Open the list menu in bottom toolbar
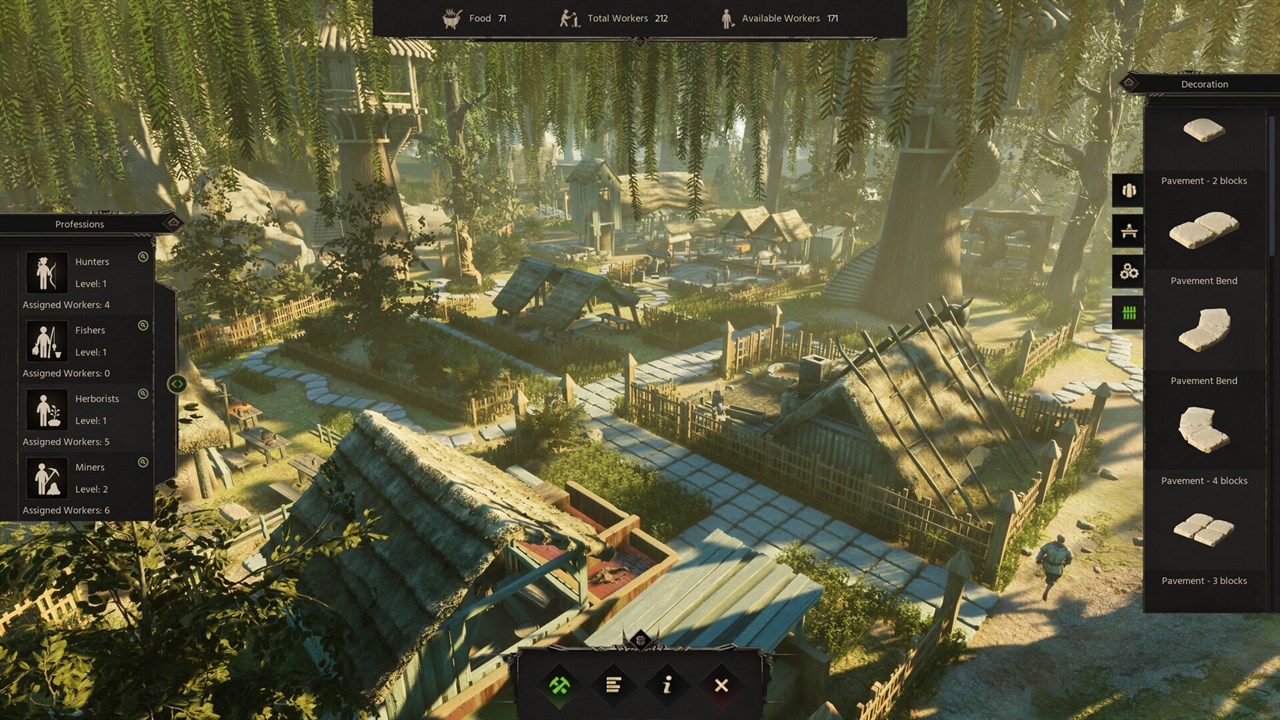The height and width of the screenshot is (720, 1280). pos(613,685)
